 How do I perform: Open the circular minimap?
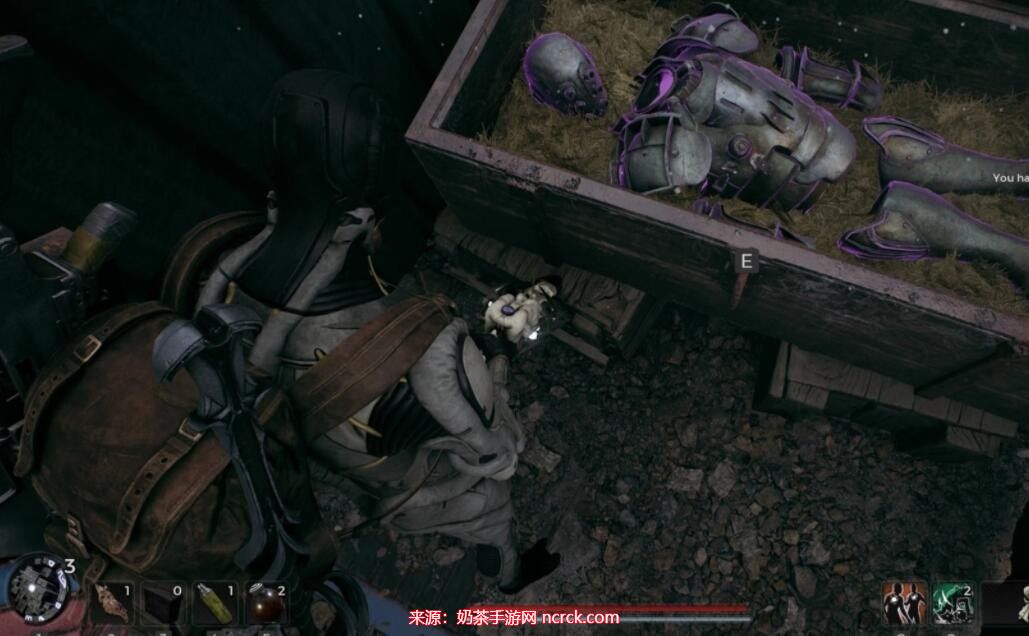pyautogui.click(x=40, y=588)
